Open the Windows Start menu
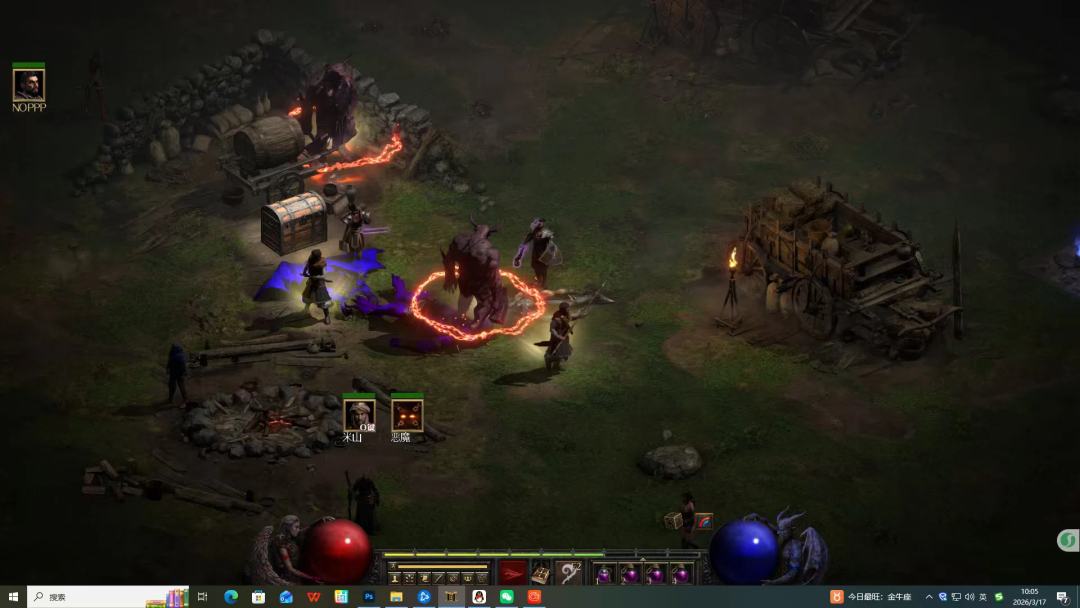1080x608 pixels. pyautogui.click(x=13, y=597)
